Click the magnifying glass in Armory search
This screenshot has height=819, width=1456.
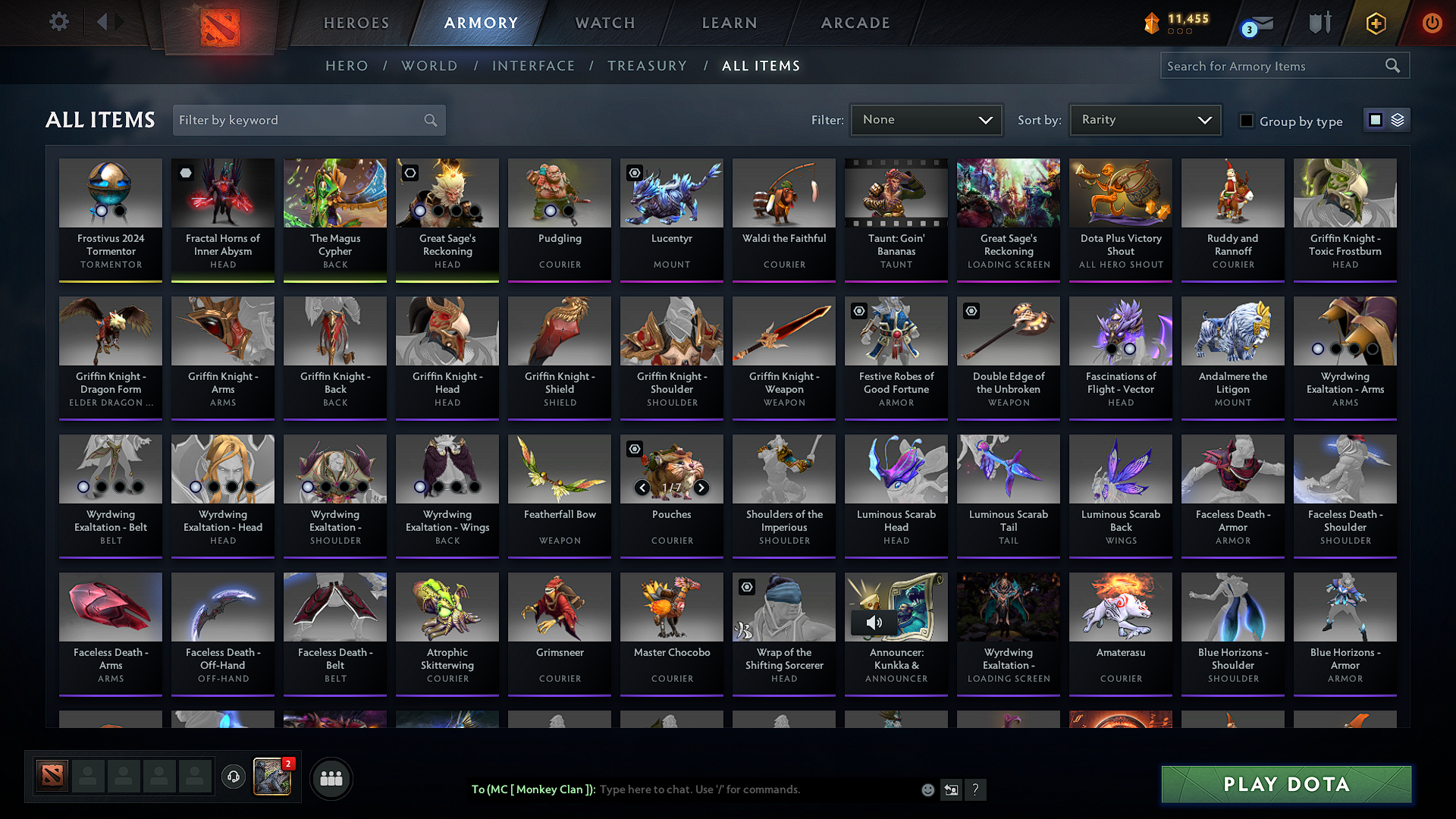click(x=1392, y=65)
